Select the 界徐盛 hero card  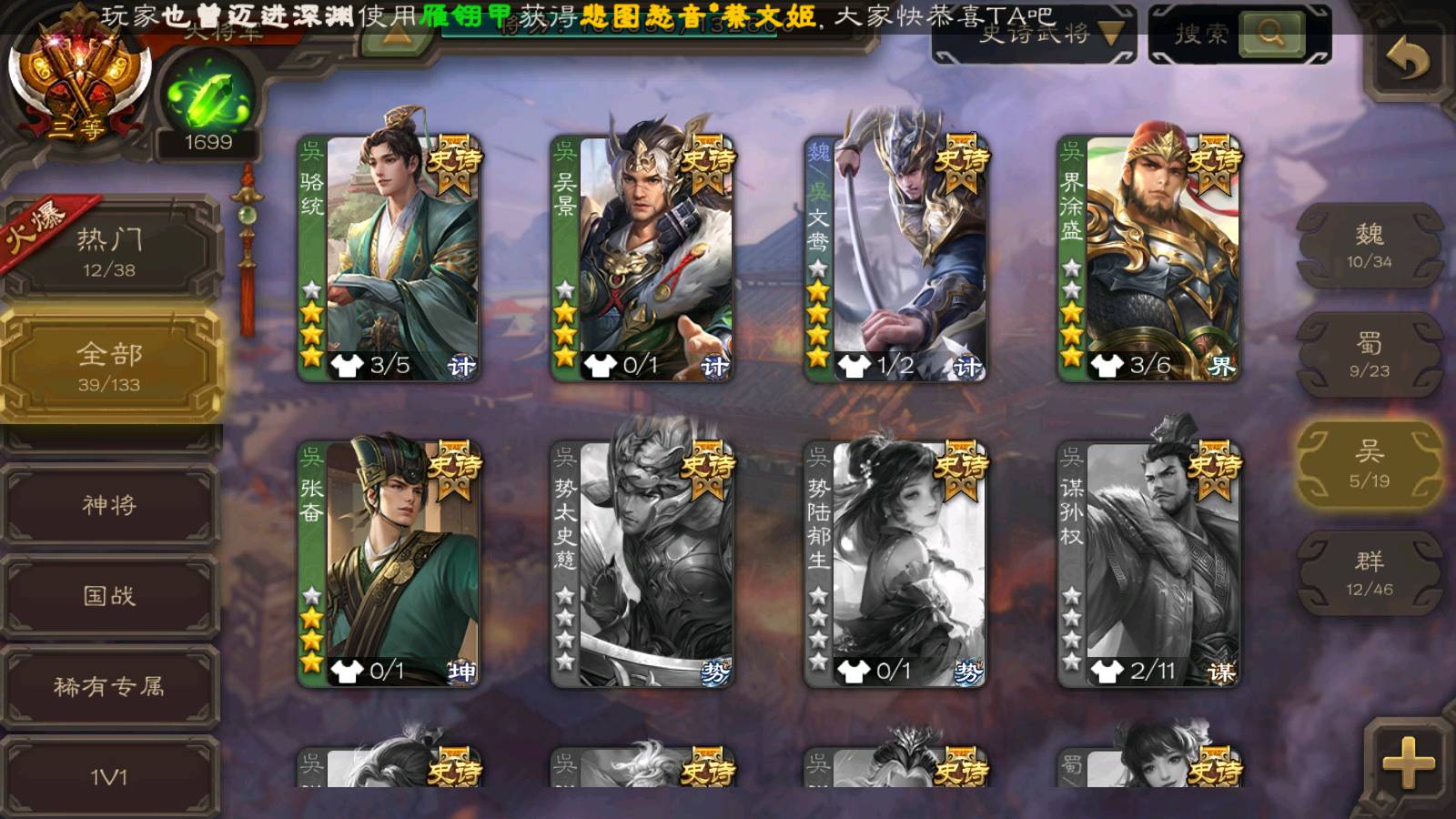coord(1148,258)
